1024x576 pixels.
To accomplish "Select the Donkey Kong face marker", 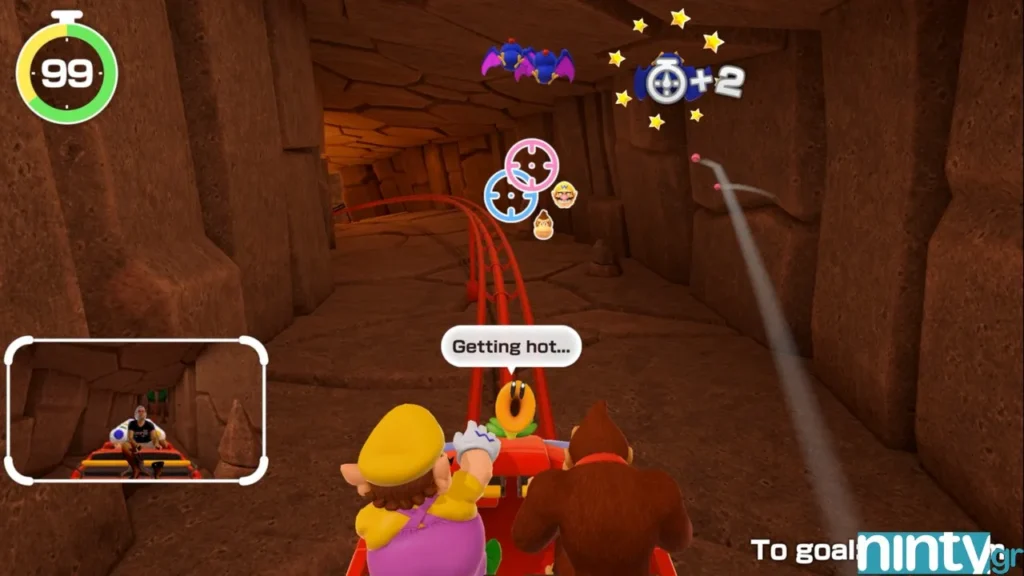I will click(545, 226).
